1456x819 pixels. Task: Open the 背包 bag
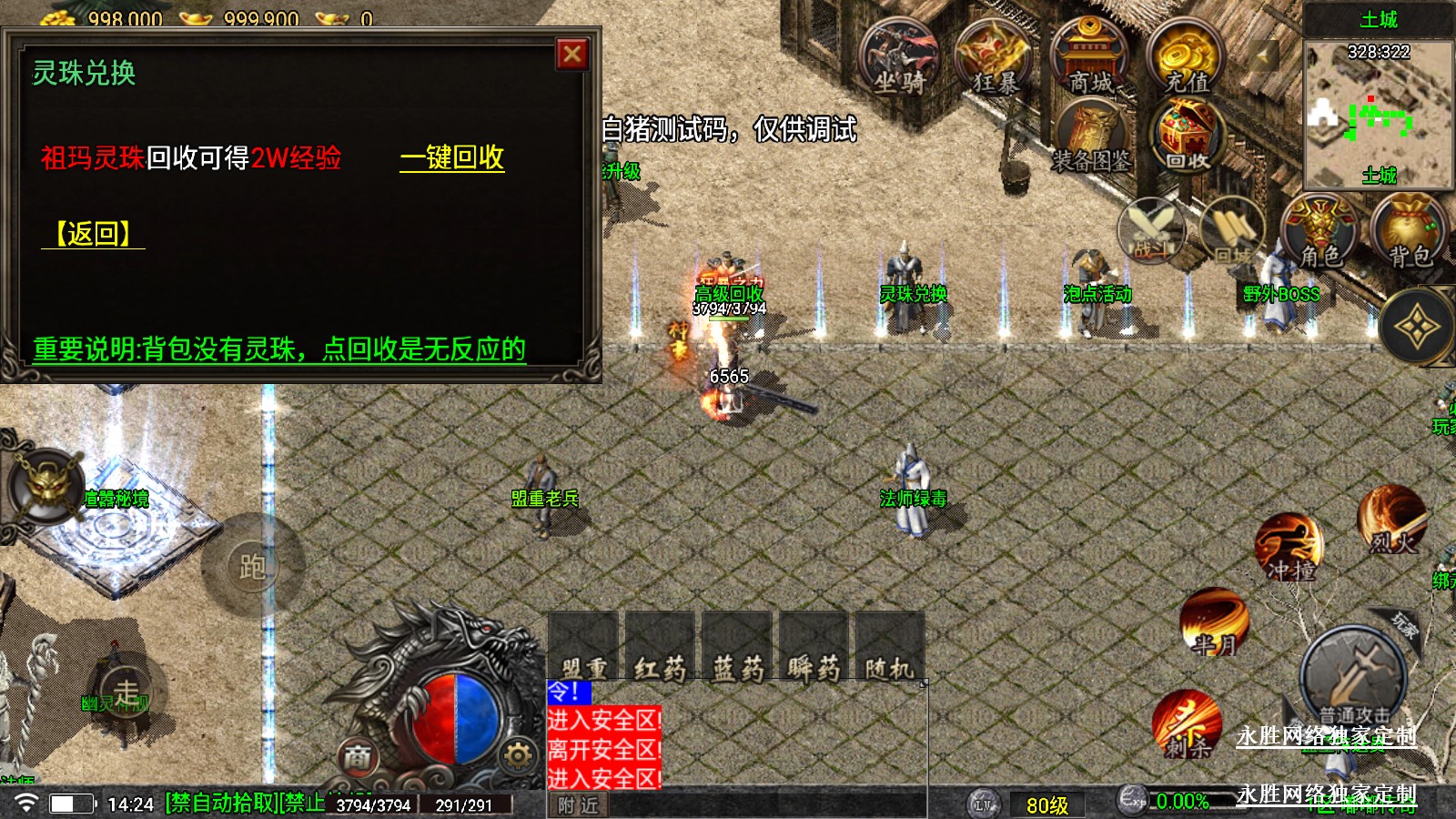coord(1410,232)
